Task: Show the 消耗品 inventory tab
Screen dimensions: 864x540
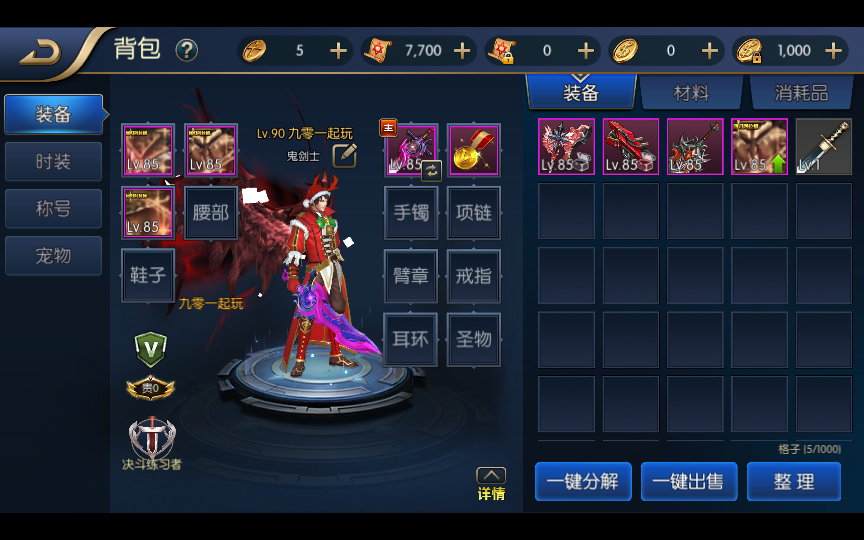Action: pos(801,93)
